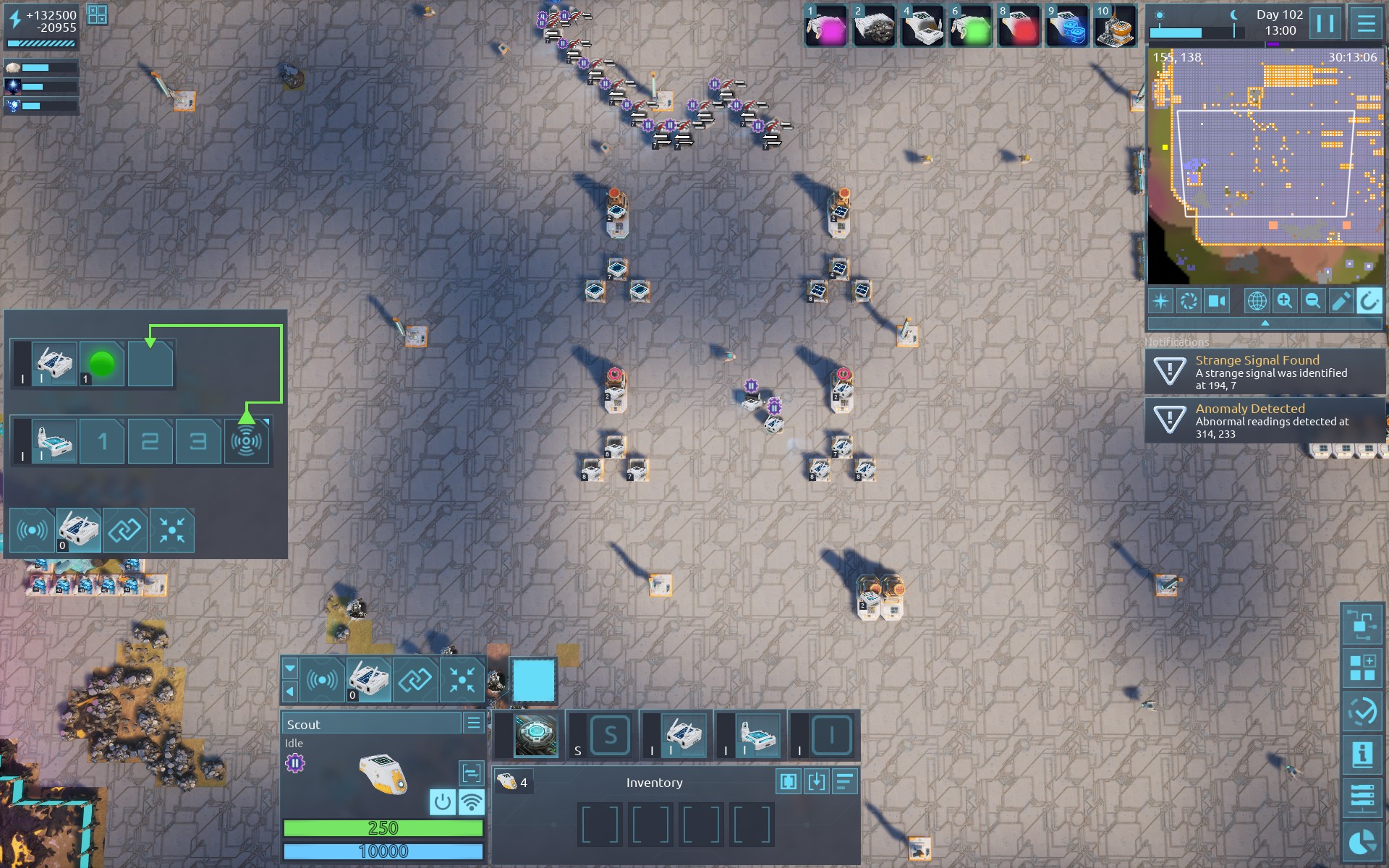This screenshot has height=868, width=1389.
Task: Toggle the Scout wifi signal button
Action: tap(472, 802)
